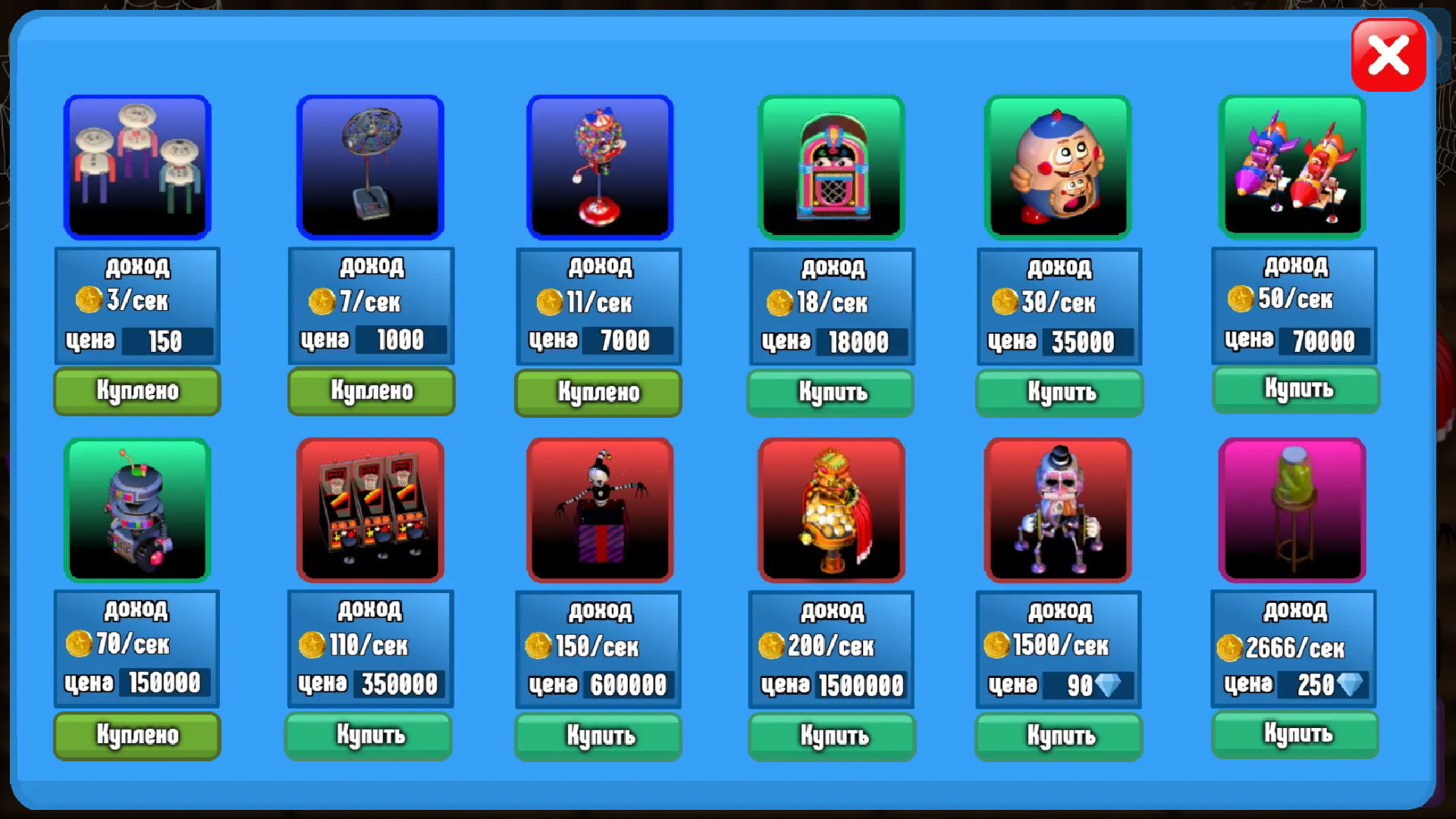1456x819 pixels.
Task: Open the rocket ride attraction thumbnail
Action: (1292, 166)
